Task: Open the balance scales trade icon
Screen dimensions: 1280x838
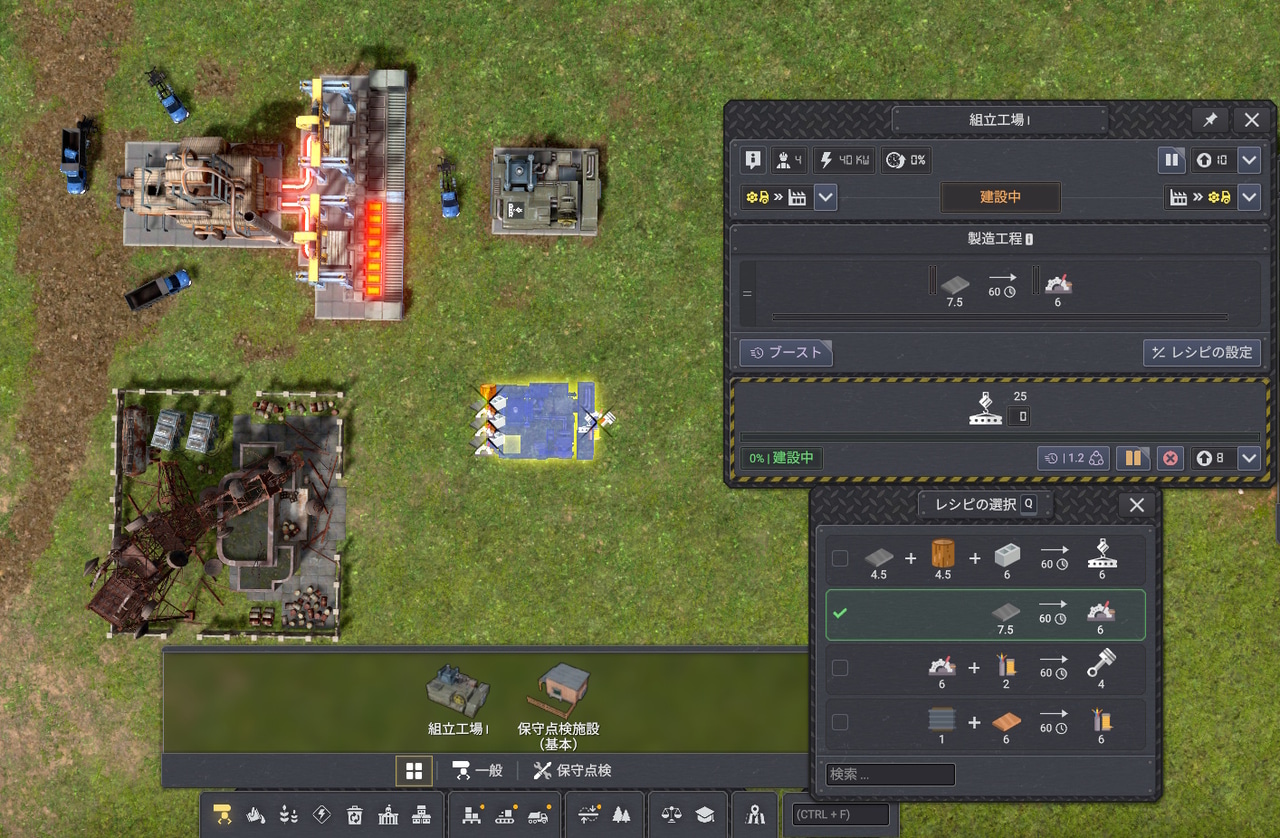Action: click(672, 815)
